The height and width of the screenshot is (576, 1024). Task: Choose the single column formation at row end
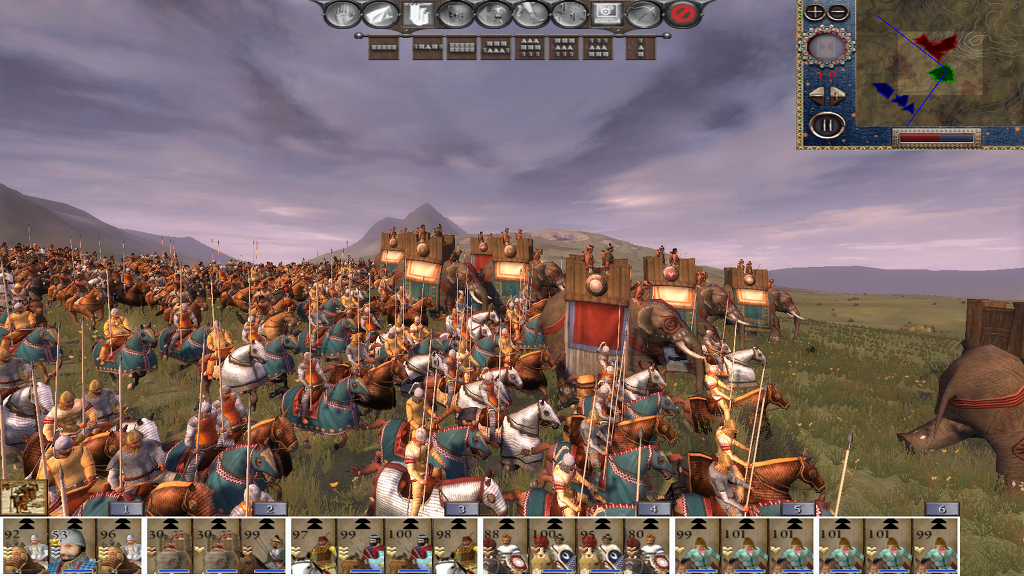tap(640, 47)
